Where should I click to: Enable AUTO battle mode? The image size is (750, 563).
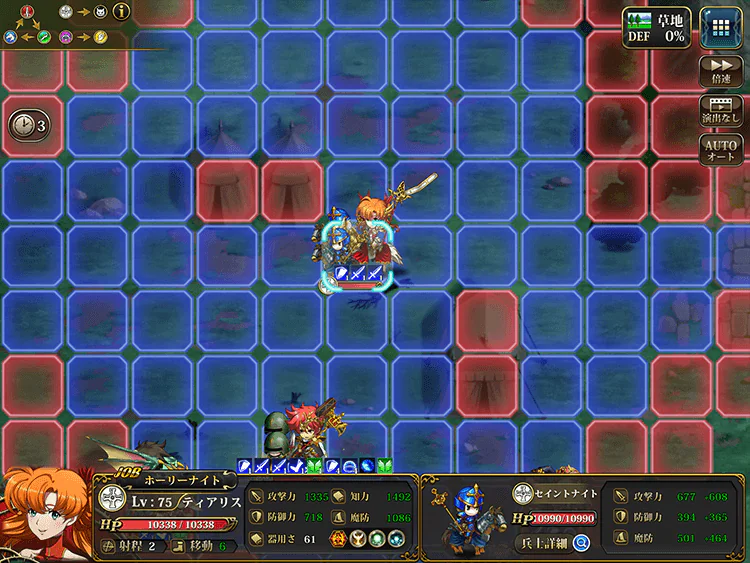click(721, 151)
